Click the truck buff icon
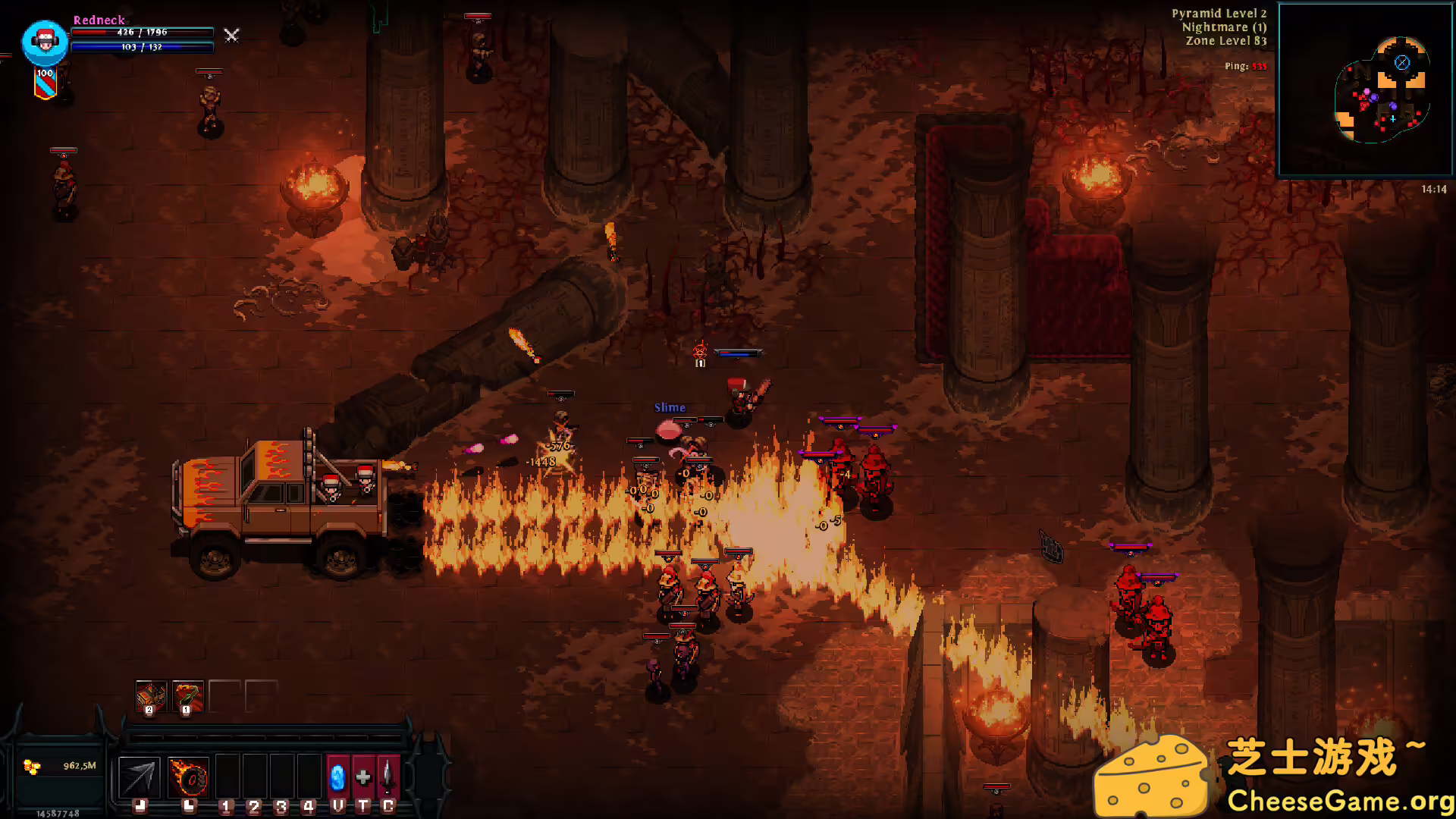Screen dimensions: 1456x819 click(150, 696)
